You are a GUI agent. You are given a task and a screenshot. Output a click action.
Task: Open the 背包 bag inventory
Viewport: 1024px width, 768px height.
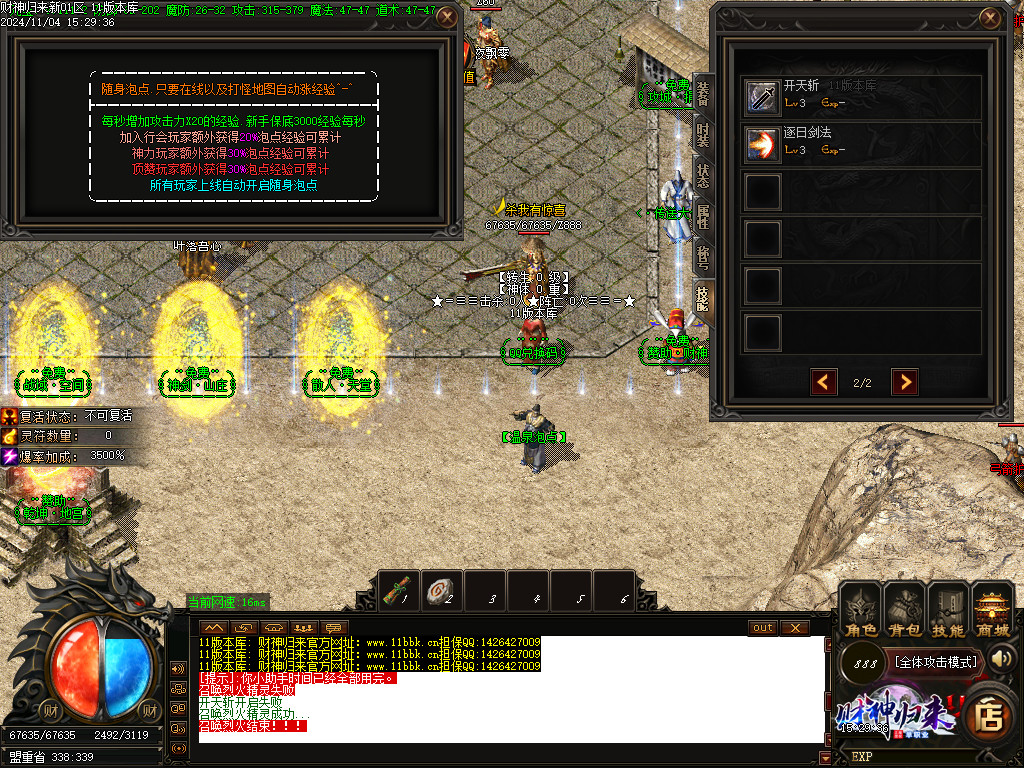click(x=904, y=610)
